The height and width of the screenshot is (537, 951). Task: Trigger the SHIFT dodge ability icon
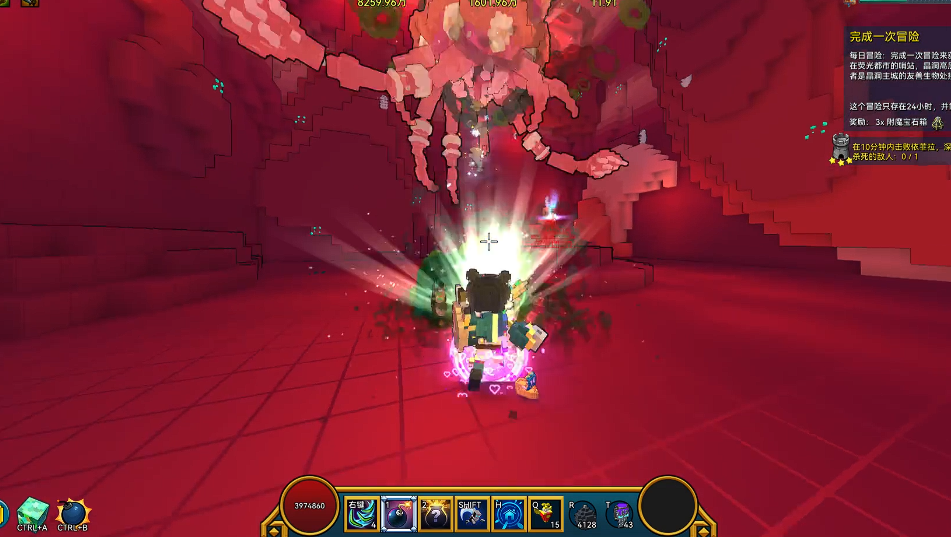(x=472, y=514)
